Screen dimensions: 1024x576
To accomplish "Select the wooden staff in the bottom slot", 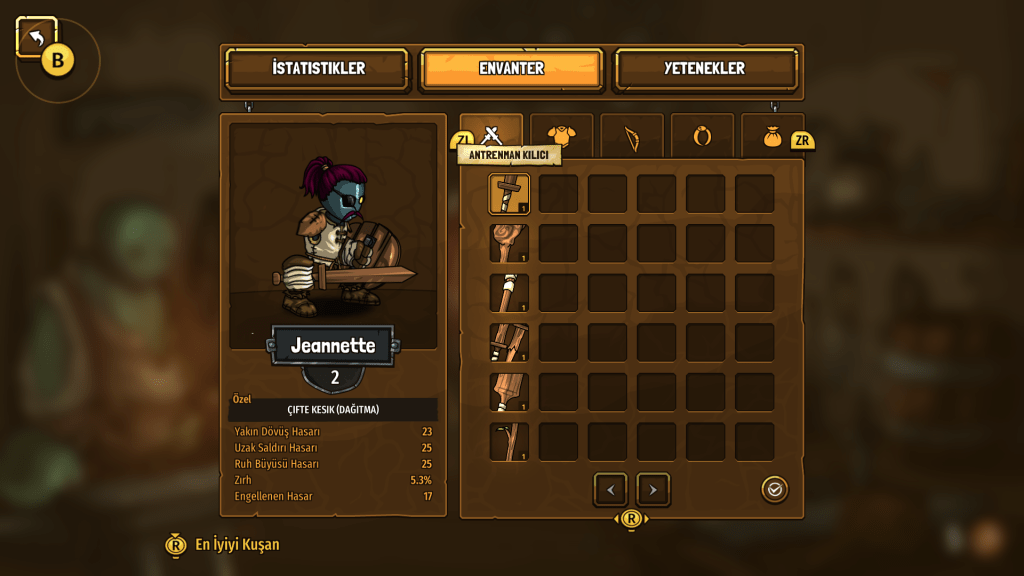I will pyautogui.click(x=509, y=442).
